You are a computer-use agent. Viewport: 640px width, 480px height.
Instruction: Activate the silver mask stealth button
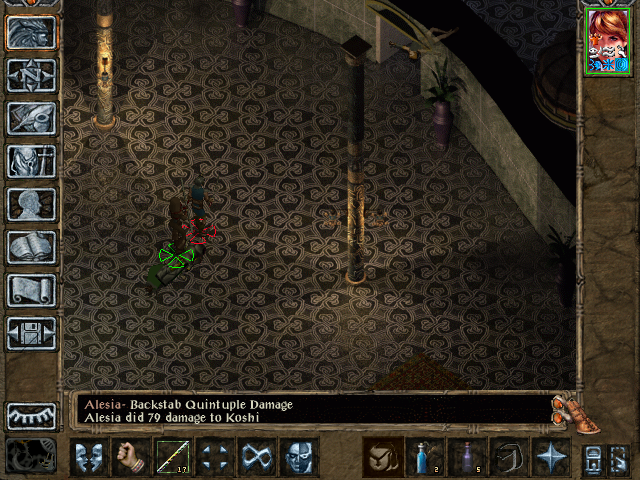click(299, 457)
